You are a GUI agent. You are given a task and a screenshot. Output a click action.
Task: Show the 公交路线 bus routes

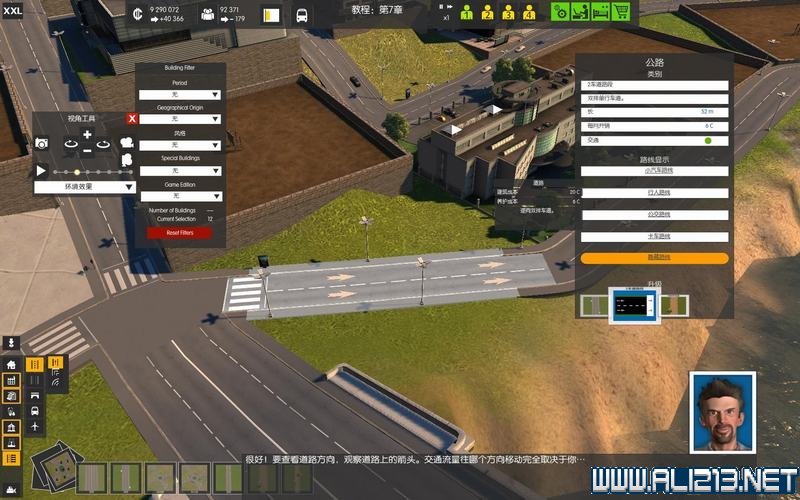pyautogui.click(x=654, y=215)
